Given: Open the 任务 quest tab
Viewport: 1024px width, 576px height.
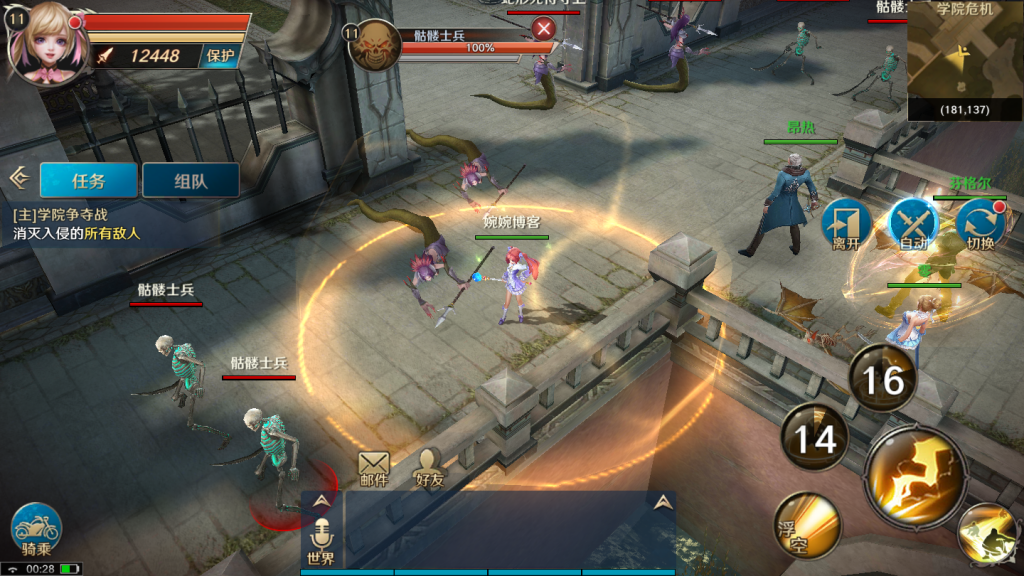Looking at the screenshot, I should pos(88,180).
